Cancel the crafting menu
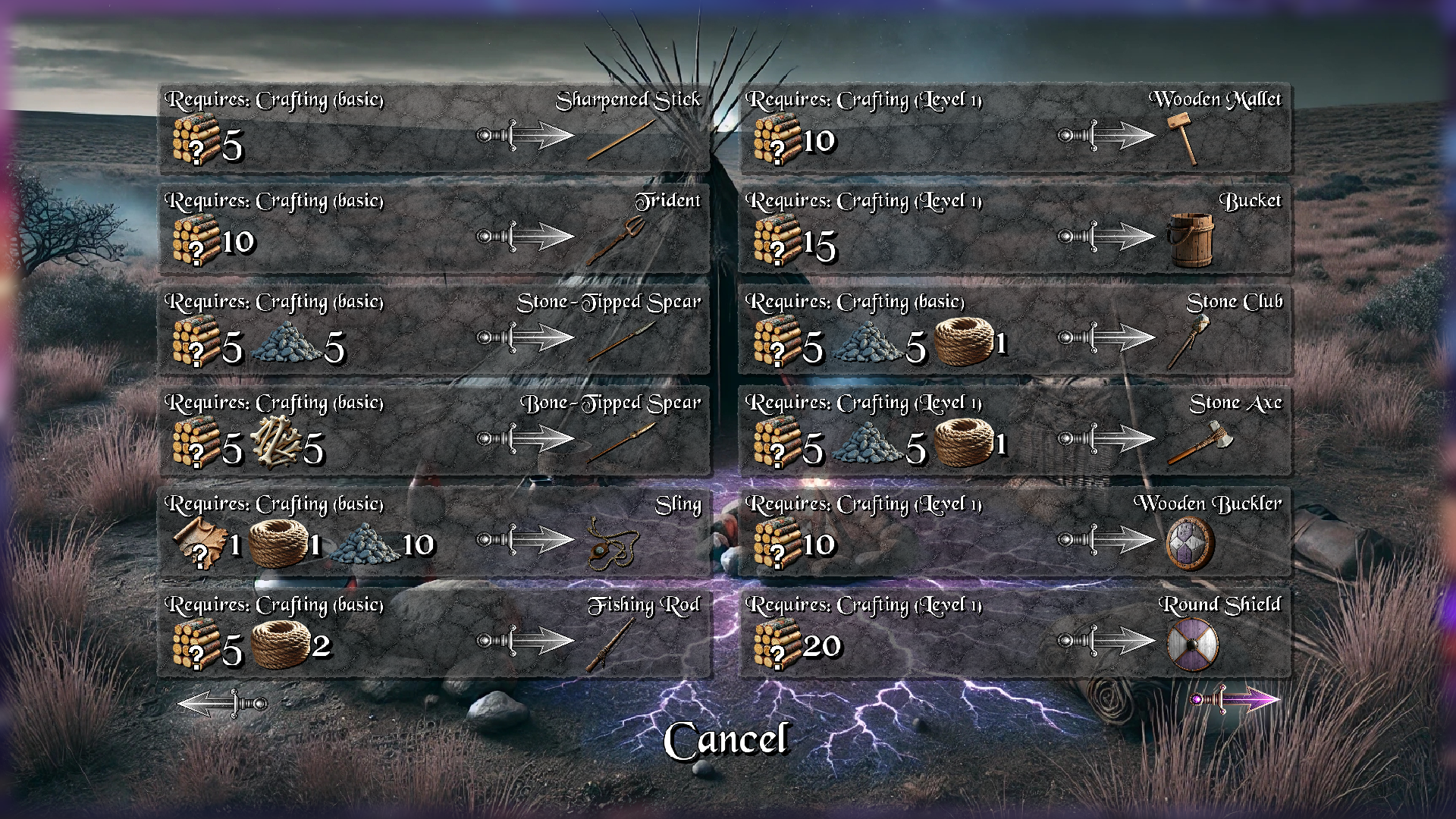1456x819 pixels. pos(726,740)
